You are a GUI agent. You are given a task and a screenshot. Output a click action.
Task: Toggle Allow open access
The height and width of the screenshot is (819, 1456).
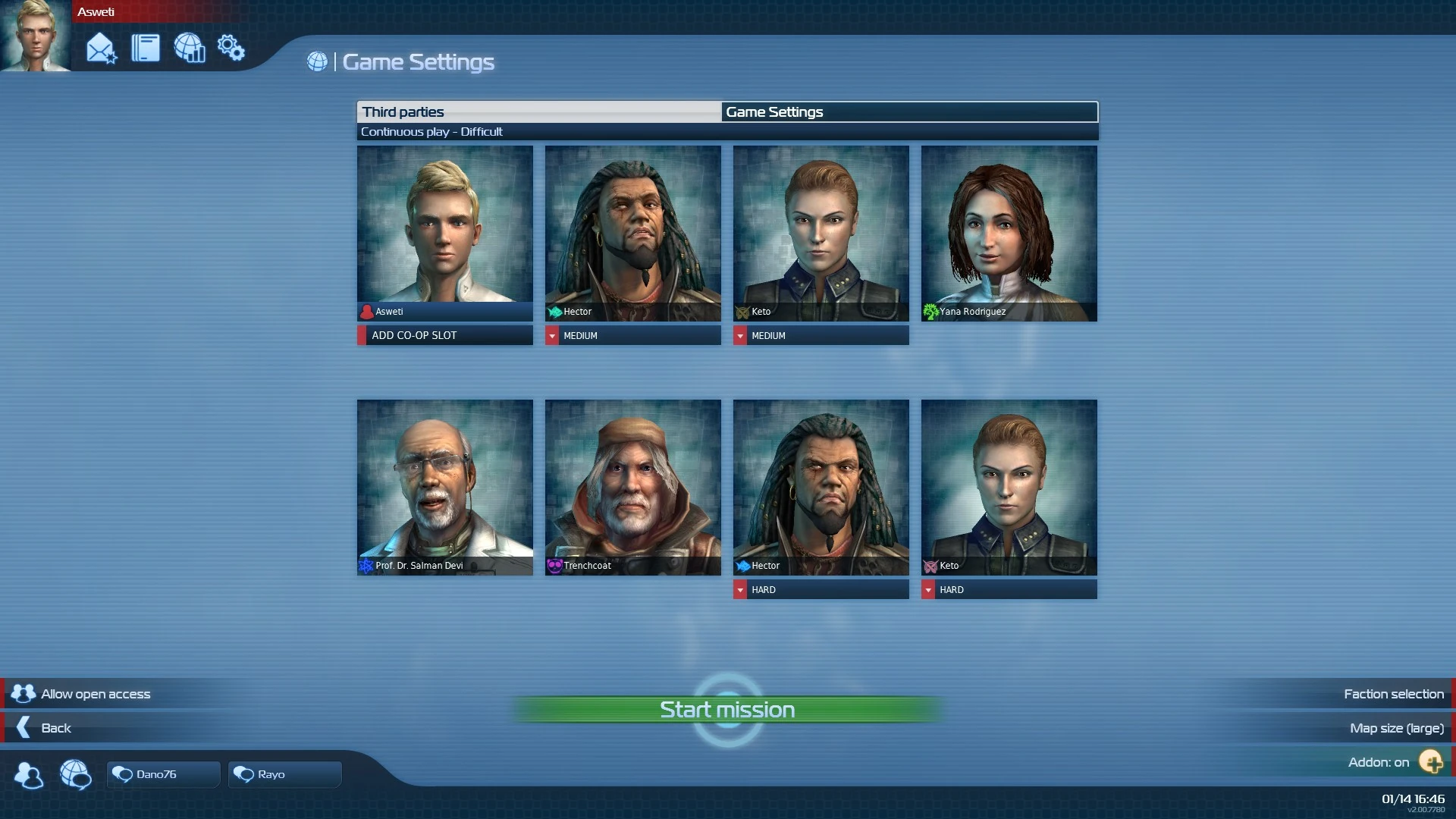click(x=96, y=694)
